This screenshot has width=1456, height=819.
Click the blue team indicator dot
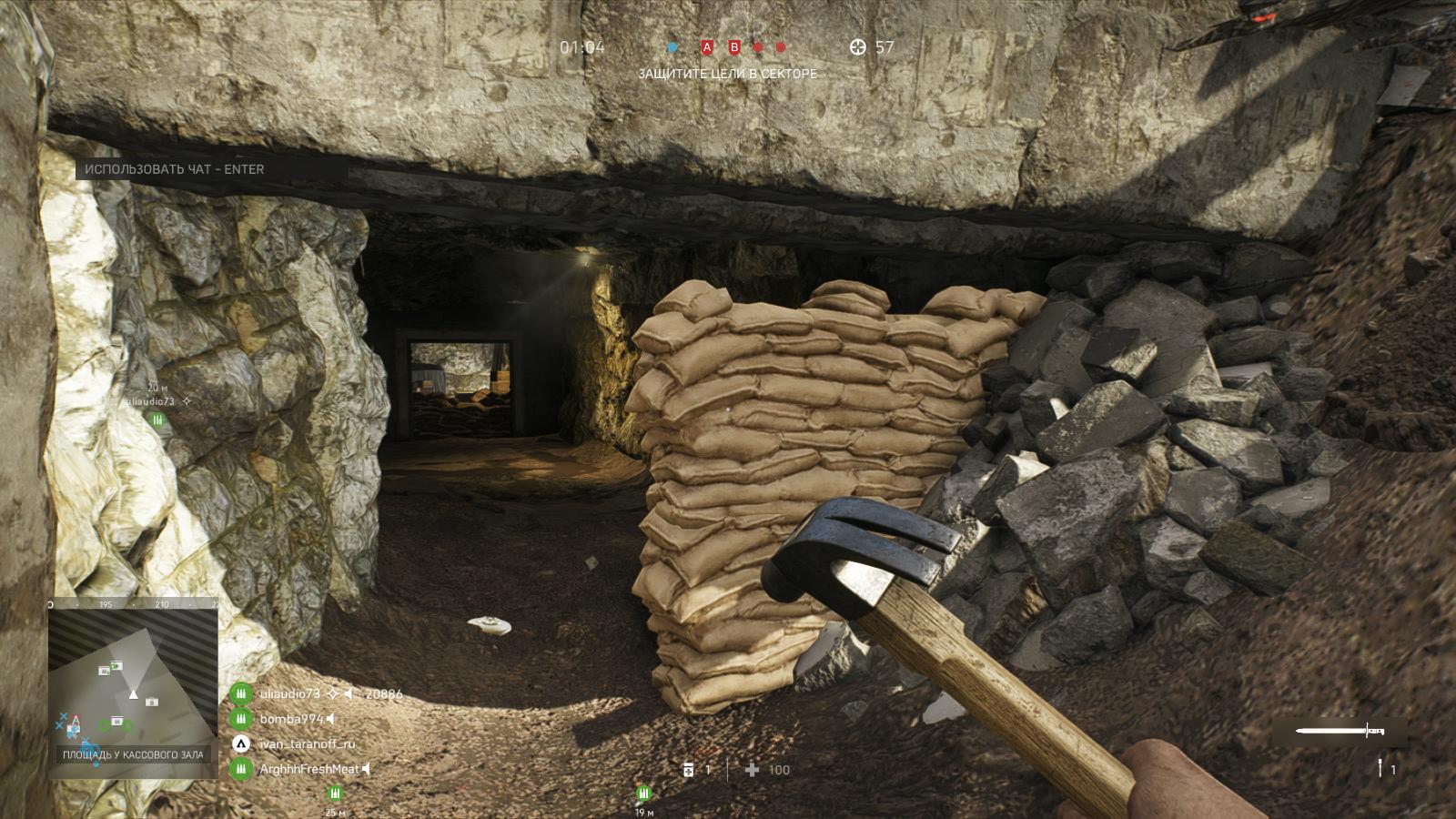tap(672, 47)
